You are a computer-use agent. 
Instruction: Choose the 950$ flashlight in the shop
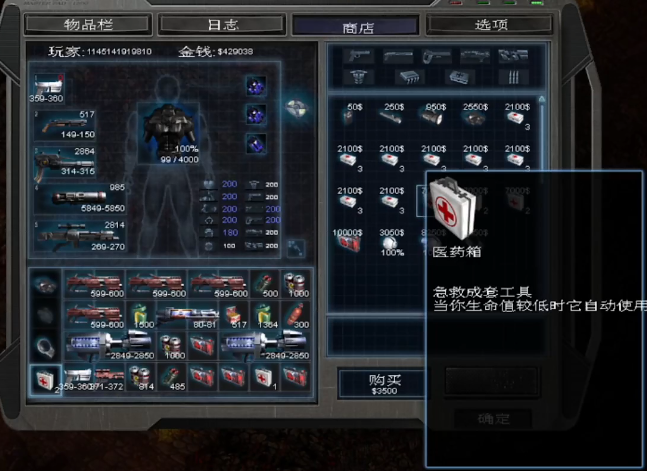tap(434, 117)
